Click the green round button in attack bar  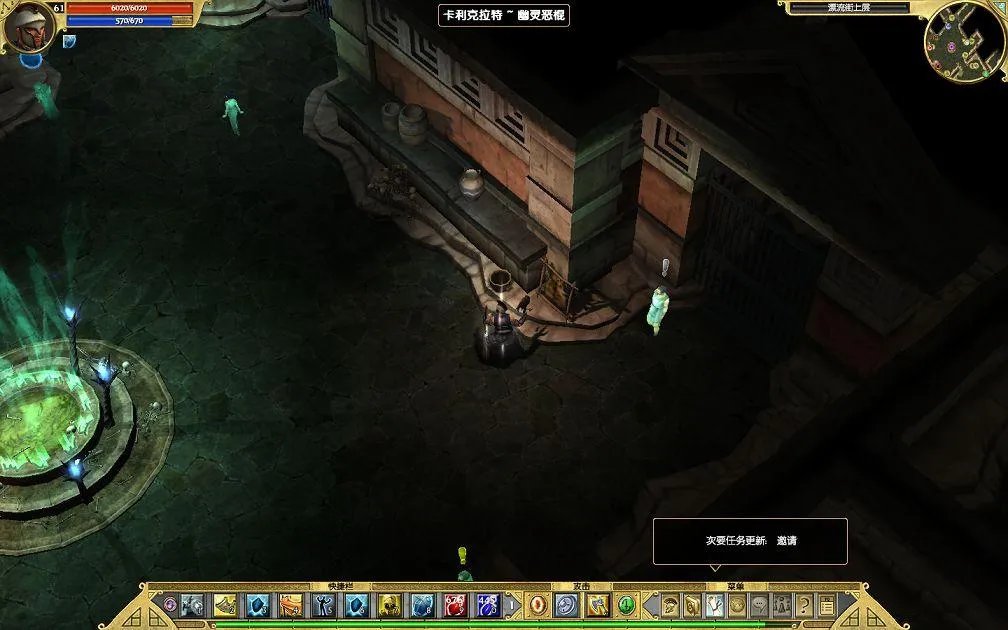(627, 605)
